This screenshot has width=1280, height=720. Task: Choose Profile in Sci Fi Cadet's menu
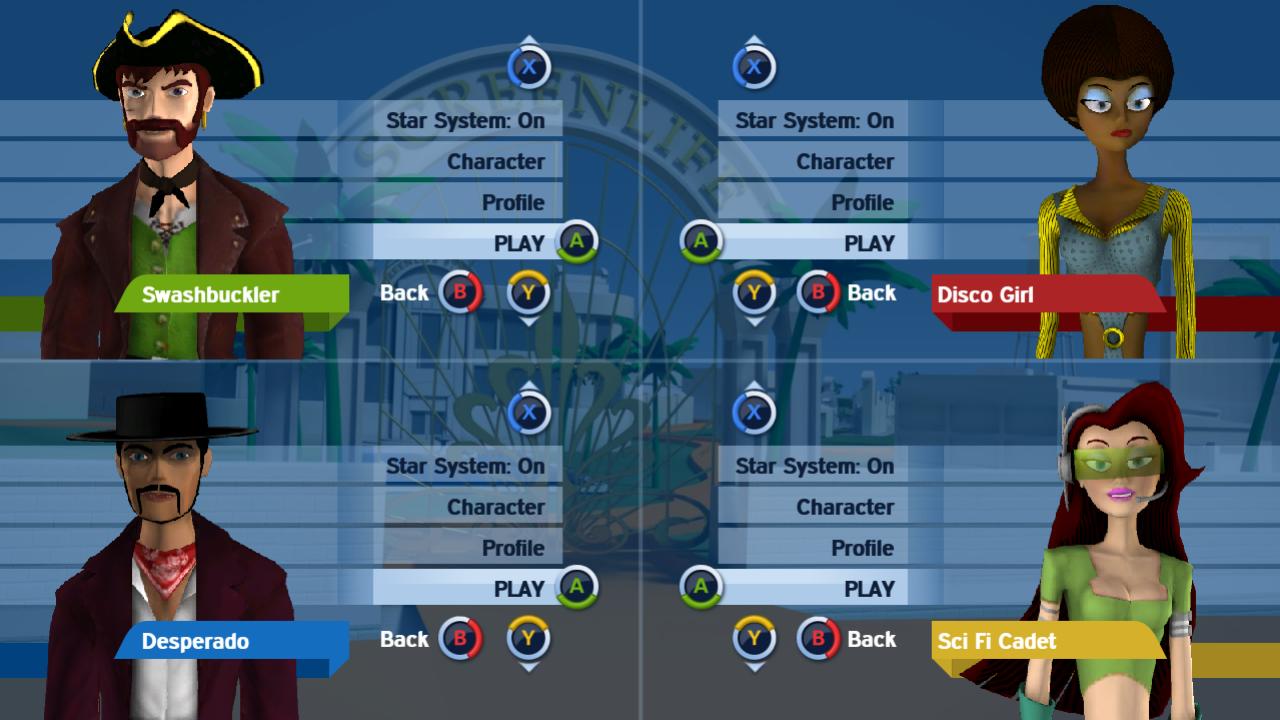click(x=862, y=548)
